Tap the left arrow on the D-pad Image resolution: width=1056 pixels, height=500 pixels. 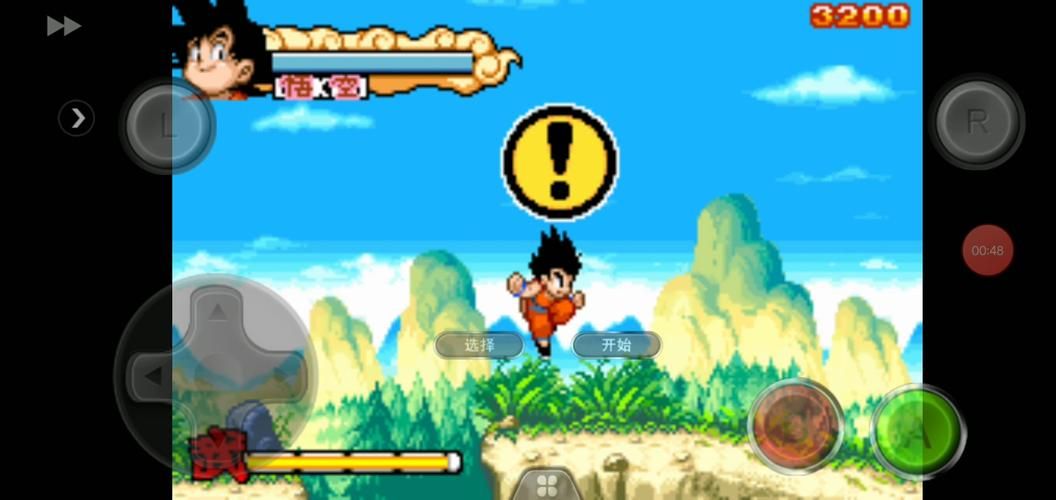click(x=152, y=377)
